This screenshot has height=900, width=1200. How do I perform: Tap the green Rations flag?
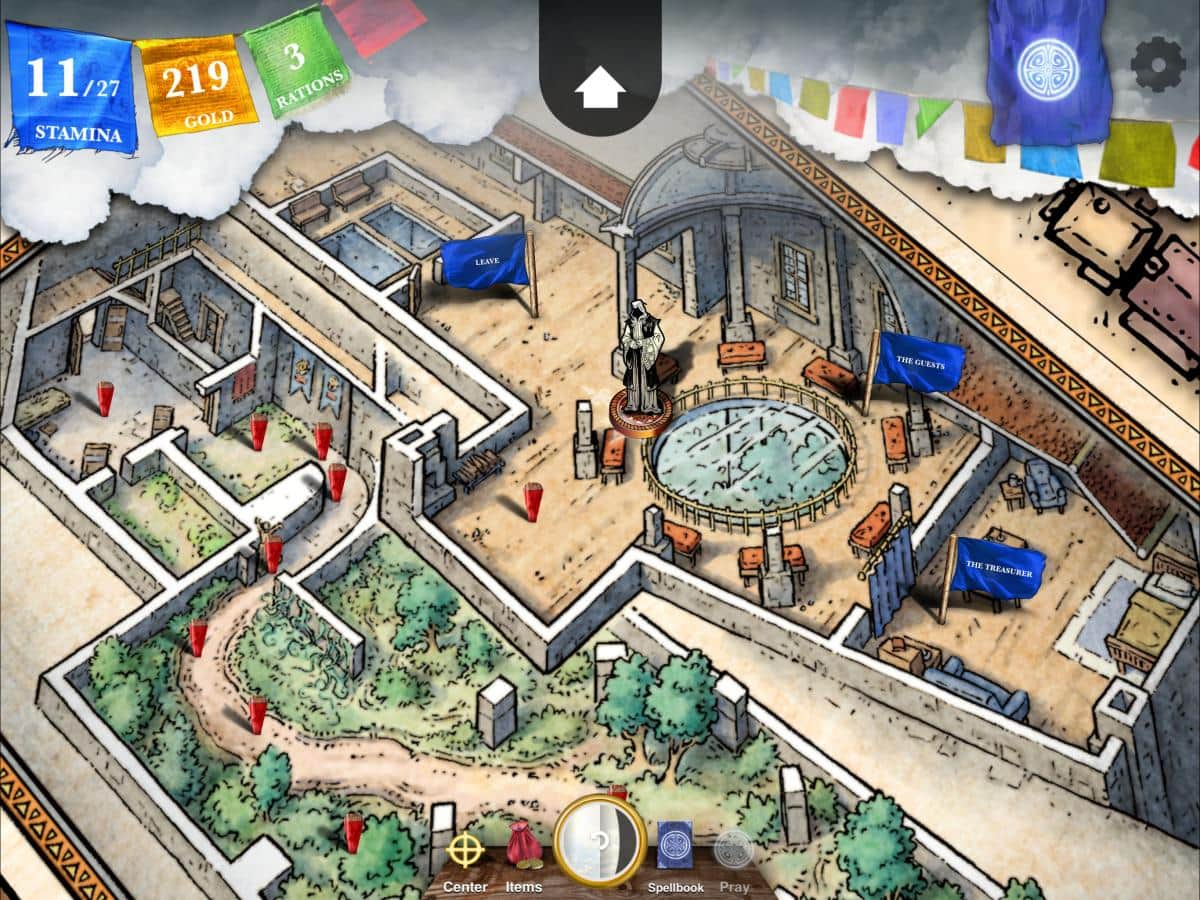[296, 64]
